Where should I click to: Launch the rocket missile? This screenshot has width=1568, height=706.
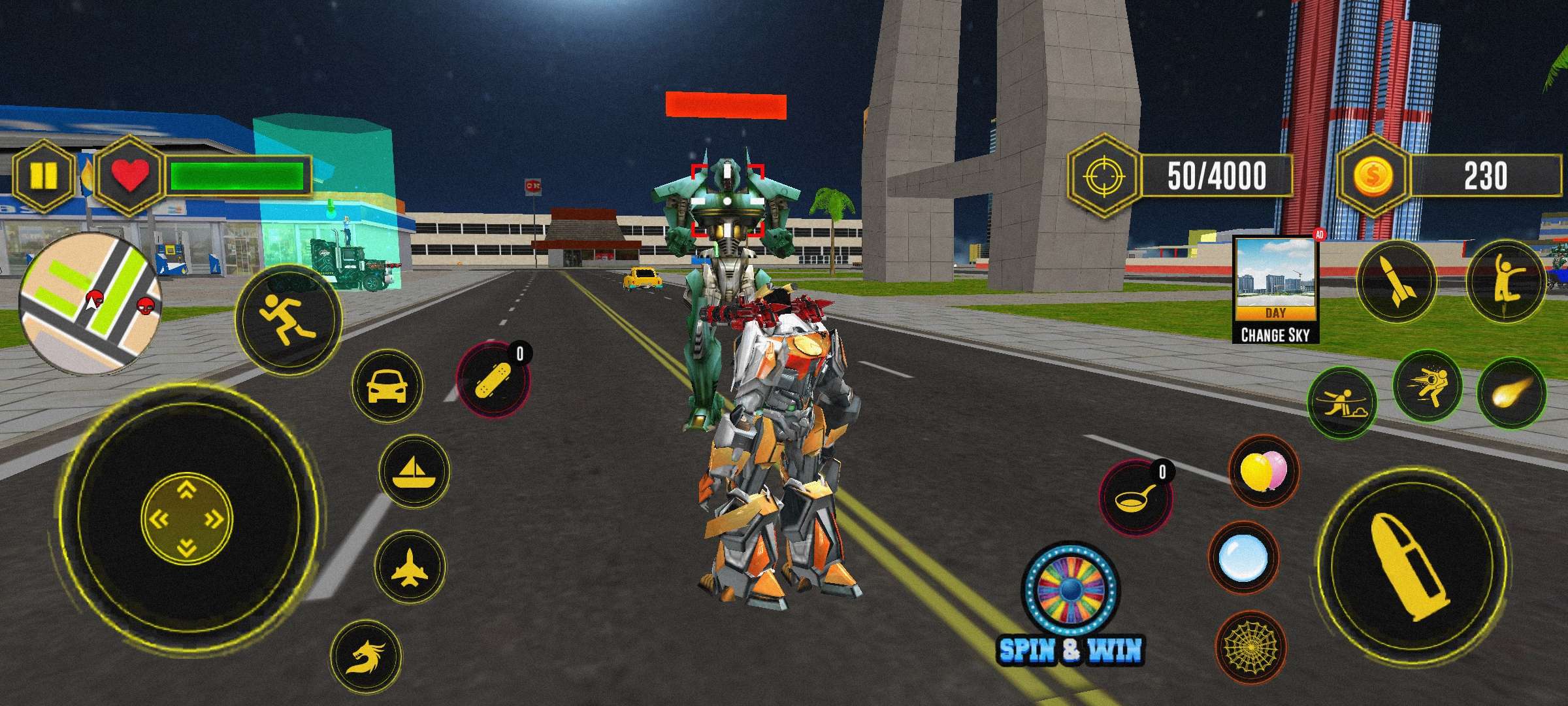point(1396,282)
